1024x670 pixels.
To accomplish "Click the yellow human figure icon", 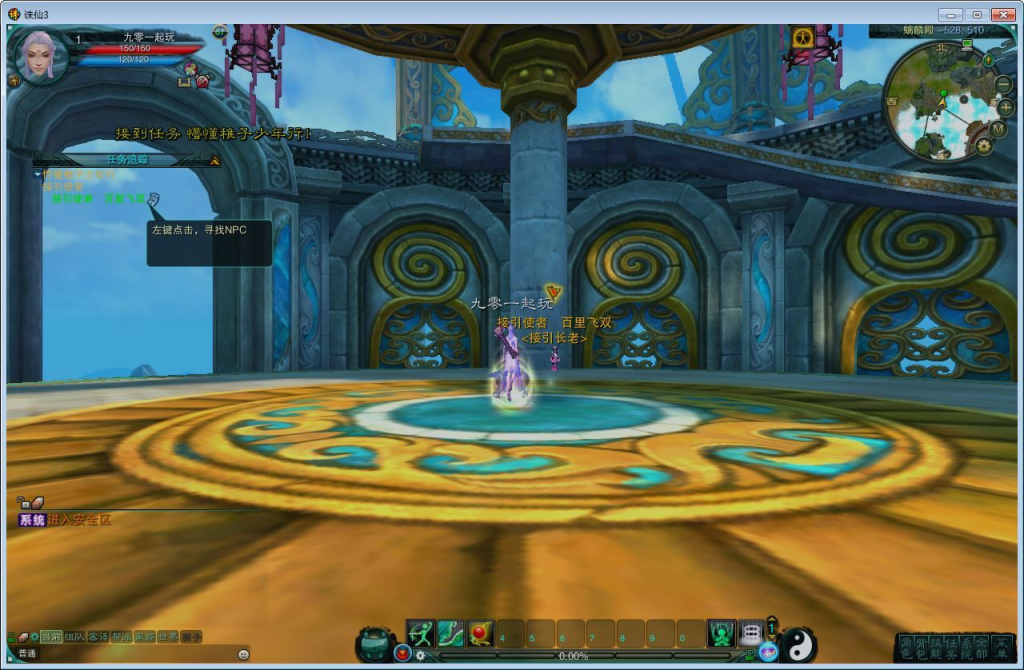I will pyautogui.click(x=802, y=38).
